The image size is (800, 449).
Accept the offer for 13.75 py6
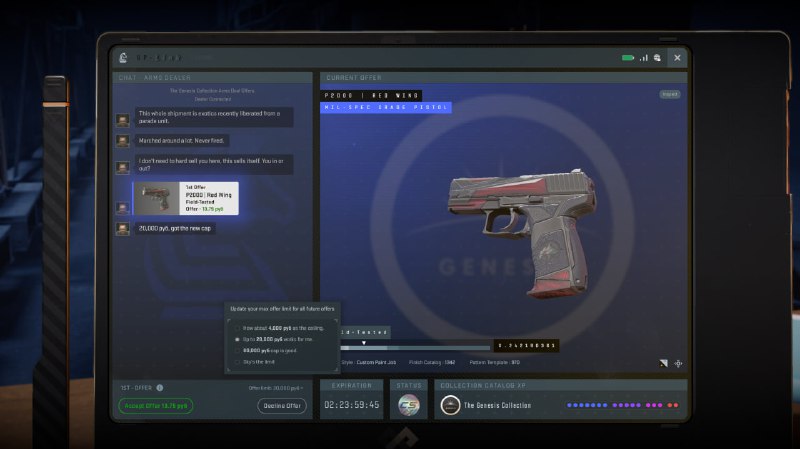pyautogui.click(x=155, y=406)
